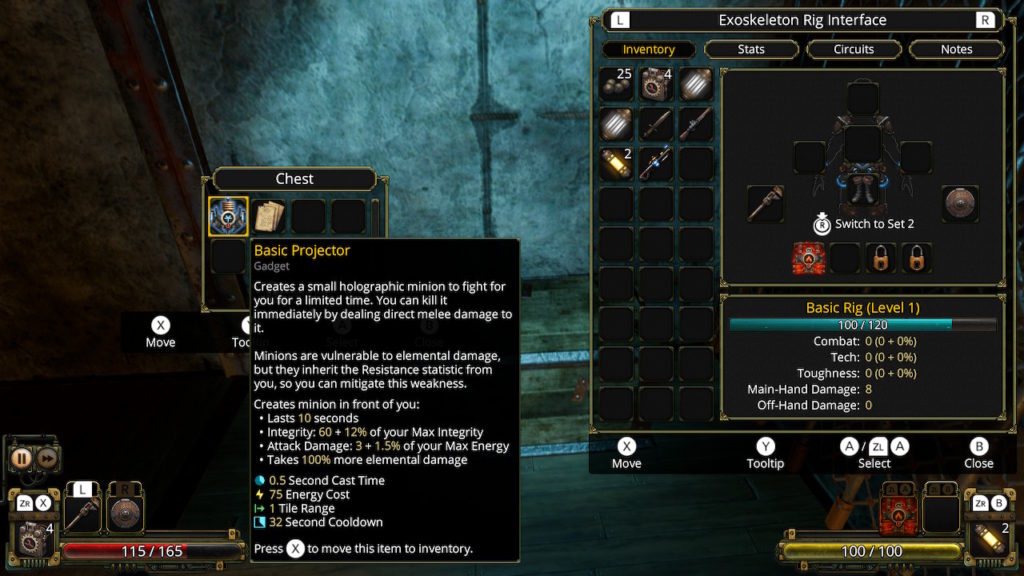The height and width of the screenshot is (576, 1024).
Task: Pick the paper notes item in the chest
Action: click(x=269, y=216)
